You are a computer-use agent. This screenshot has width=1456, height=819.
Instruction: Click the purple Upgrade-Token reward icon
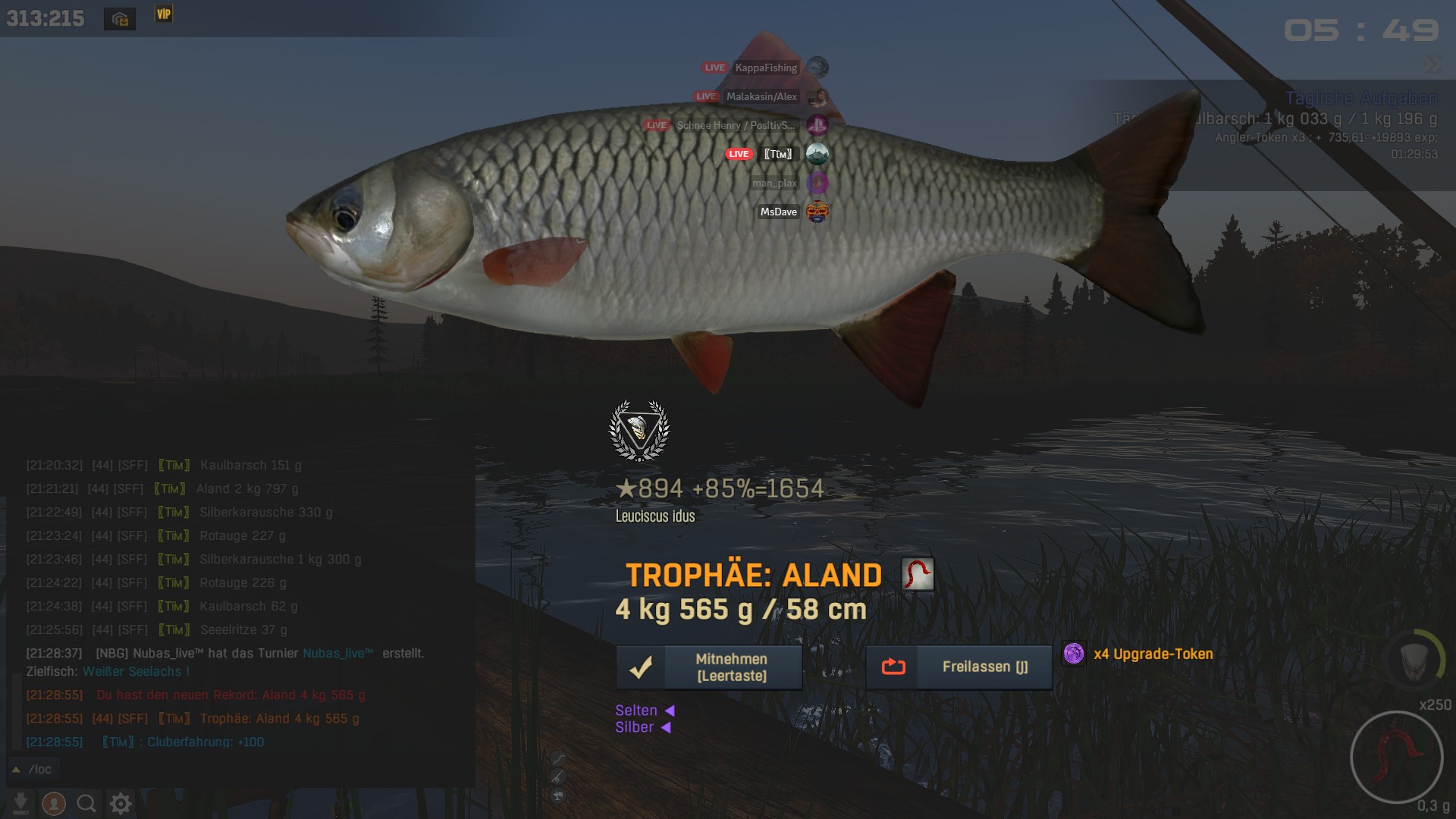(x=1073, y=654)
